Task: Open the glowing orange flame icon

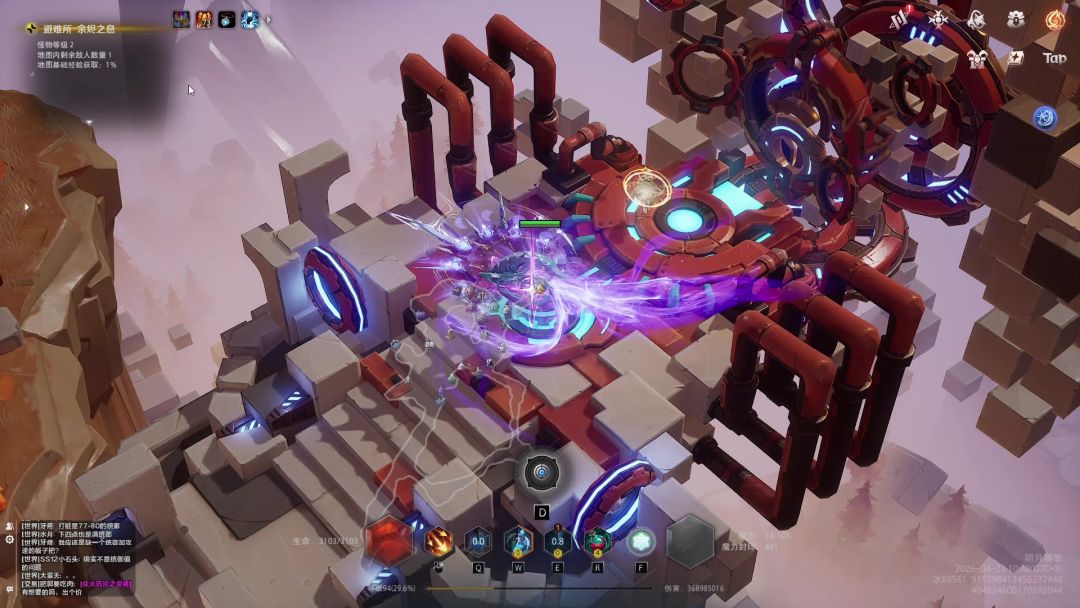Action: pos(1054,19)
